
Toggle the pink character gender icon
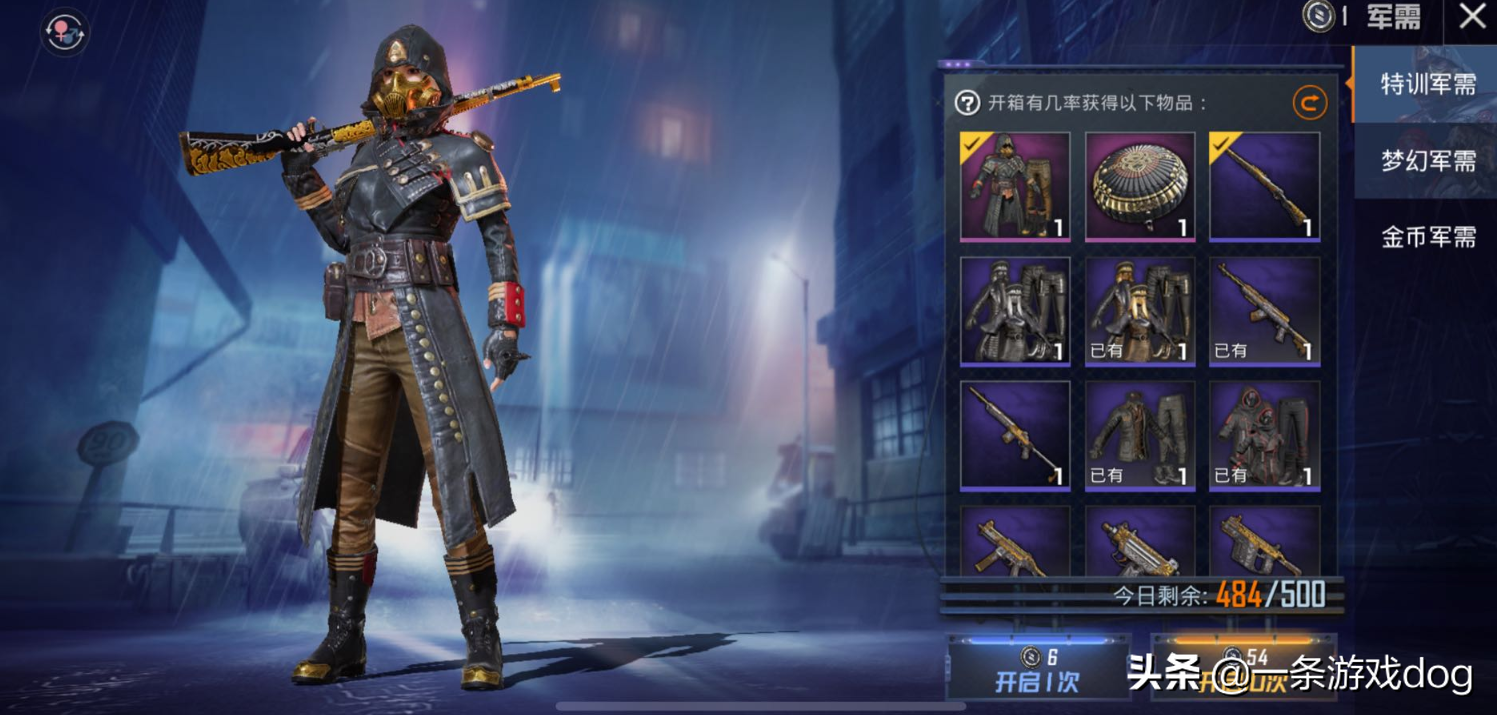(x=65, y=31)
